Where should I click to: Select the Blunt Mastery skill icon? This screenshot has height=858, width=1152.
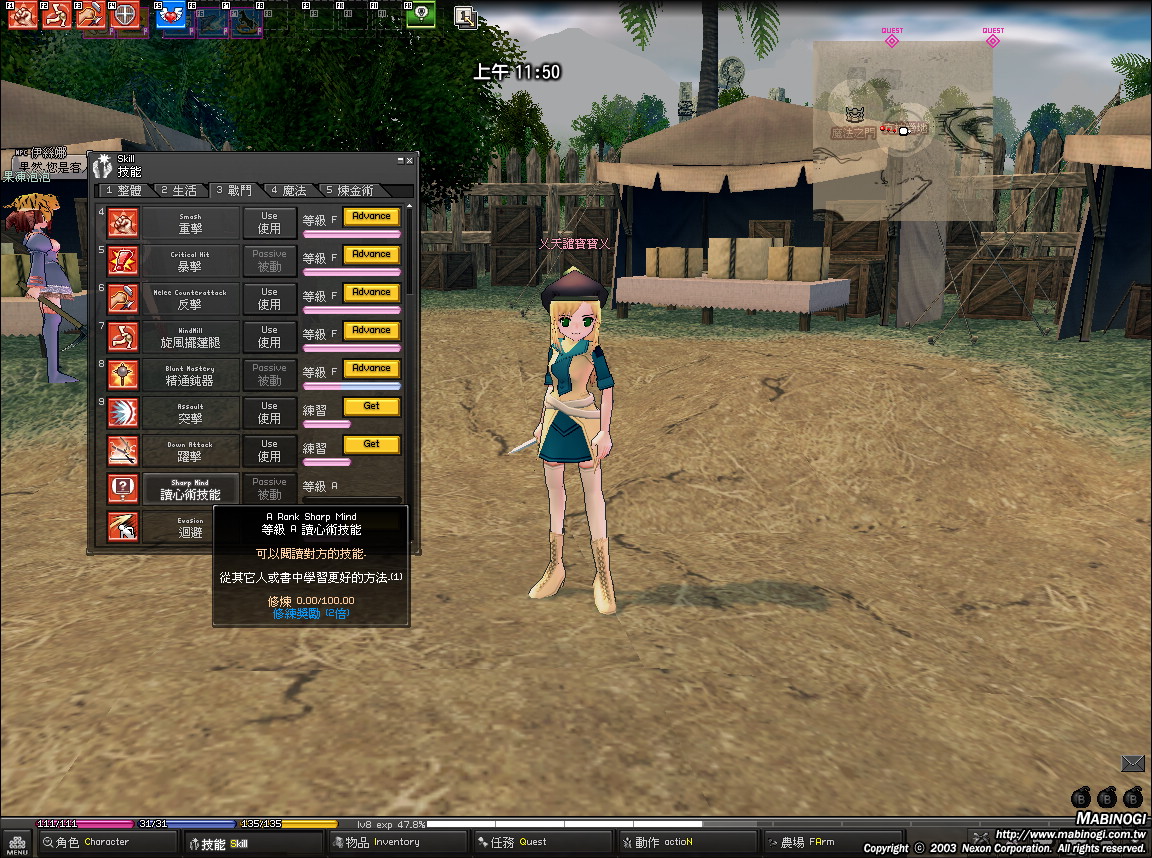[123, 374]
